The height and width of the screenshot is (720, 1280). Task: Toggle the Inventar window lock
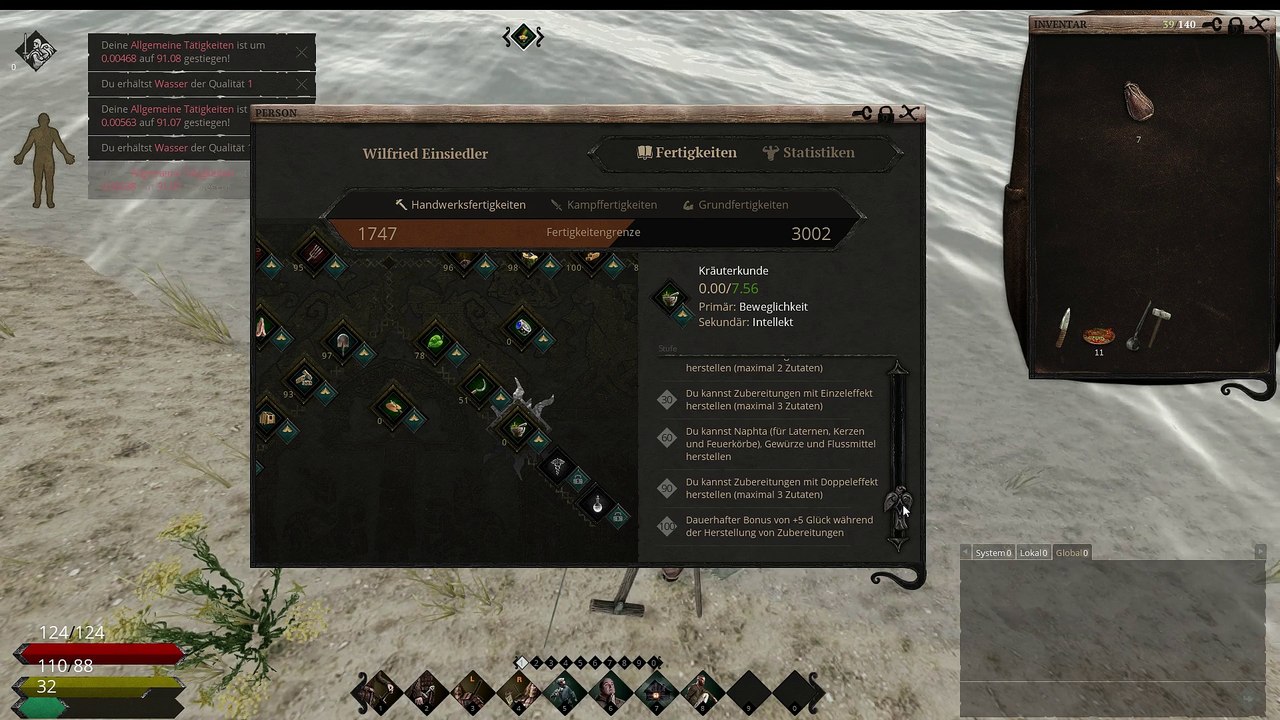[x=1236, y=25]
